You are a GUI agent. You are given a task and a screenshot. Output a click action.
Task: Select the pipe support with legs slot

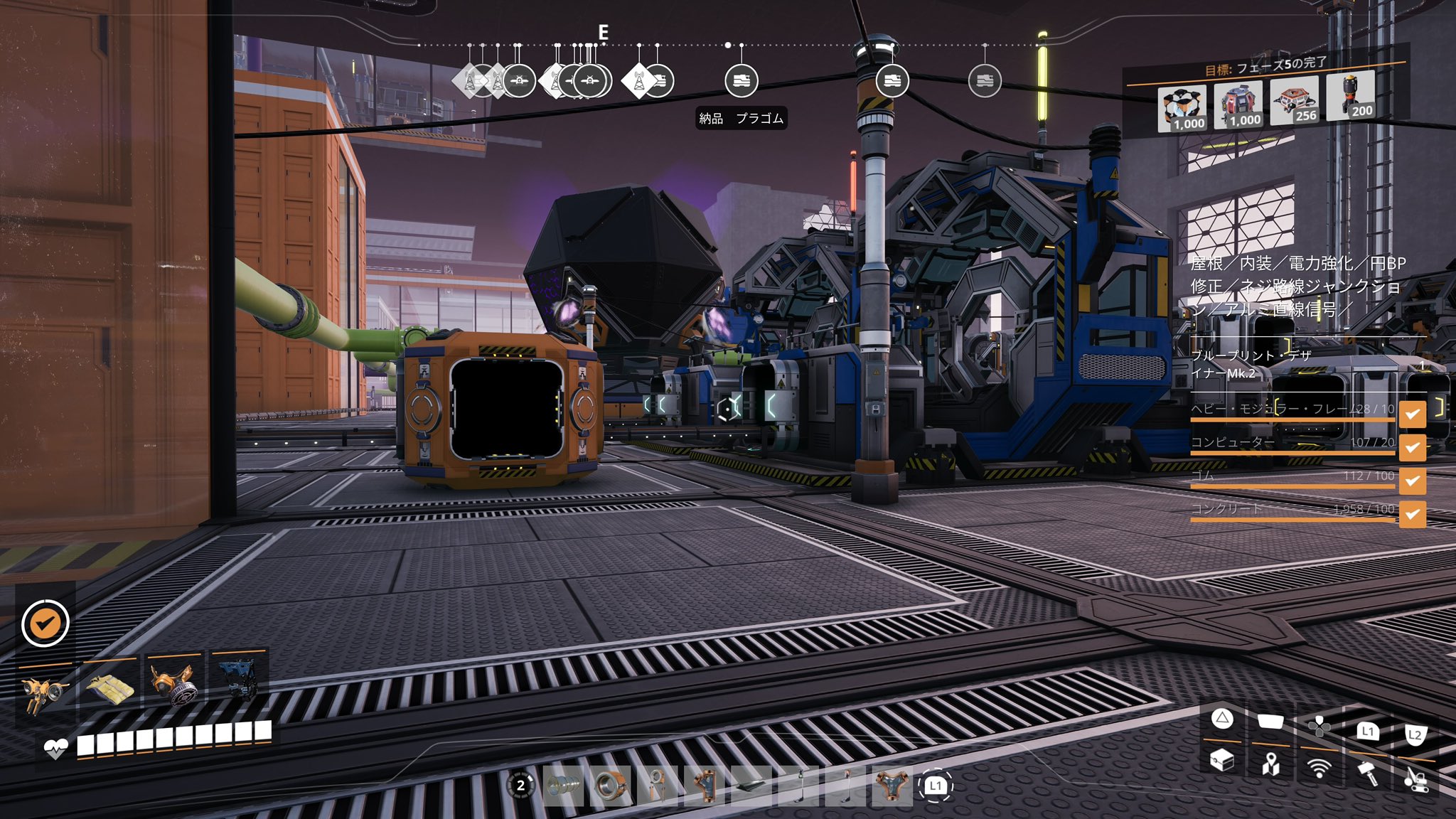click(x=657, y=786)
